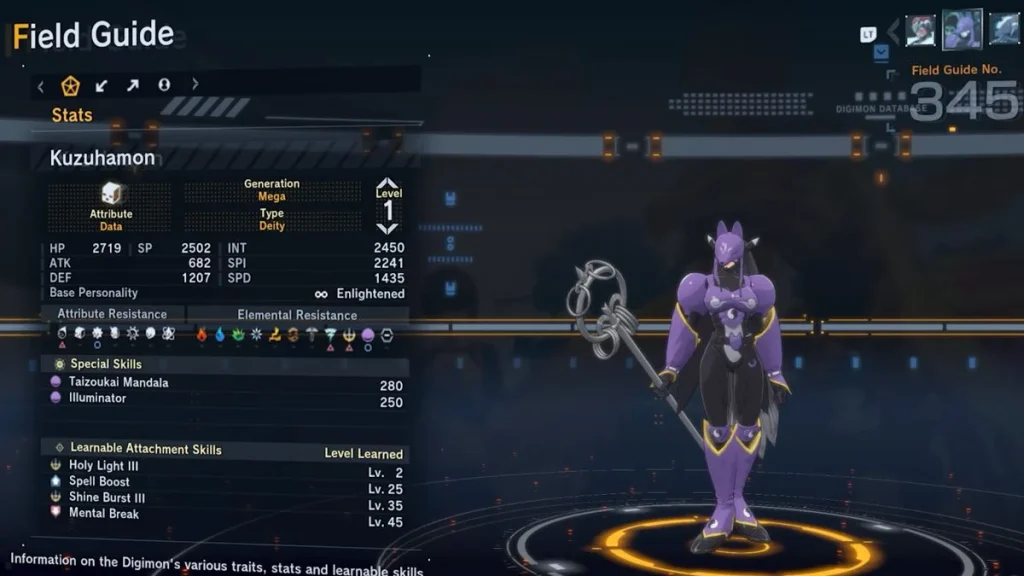
Task: Switch to the up-right arrow tab
Action: pos(132,86)
